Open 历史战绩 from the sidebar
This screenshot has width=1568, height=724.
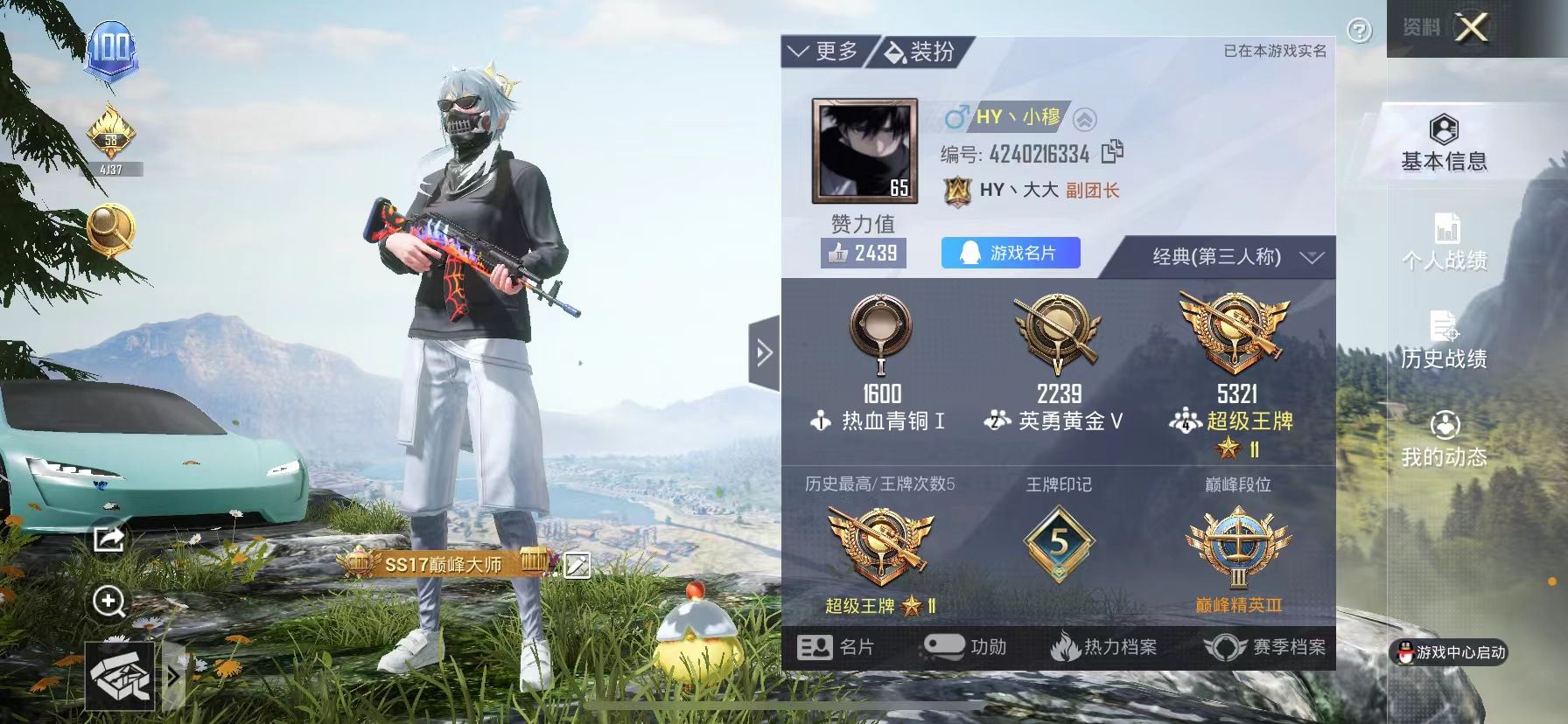[1445, 334]
